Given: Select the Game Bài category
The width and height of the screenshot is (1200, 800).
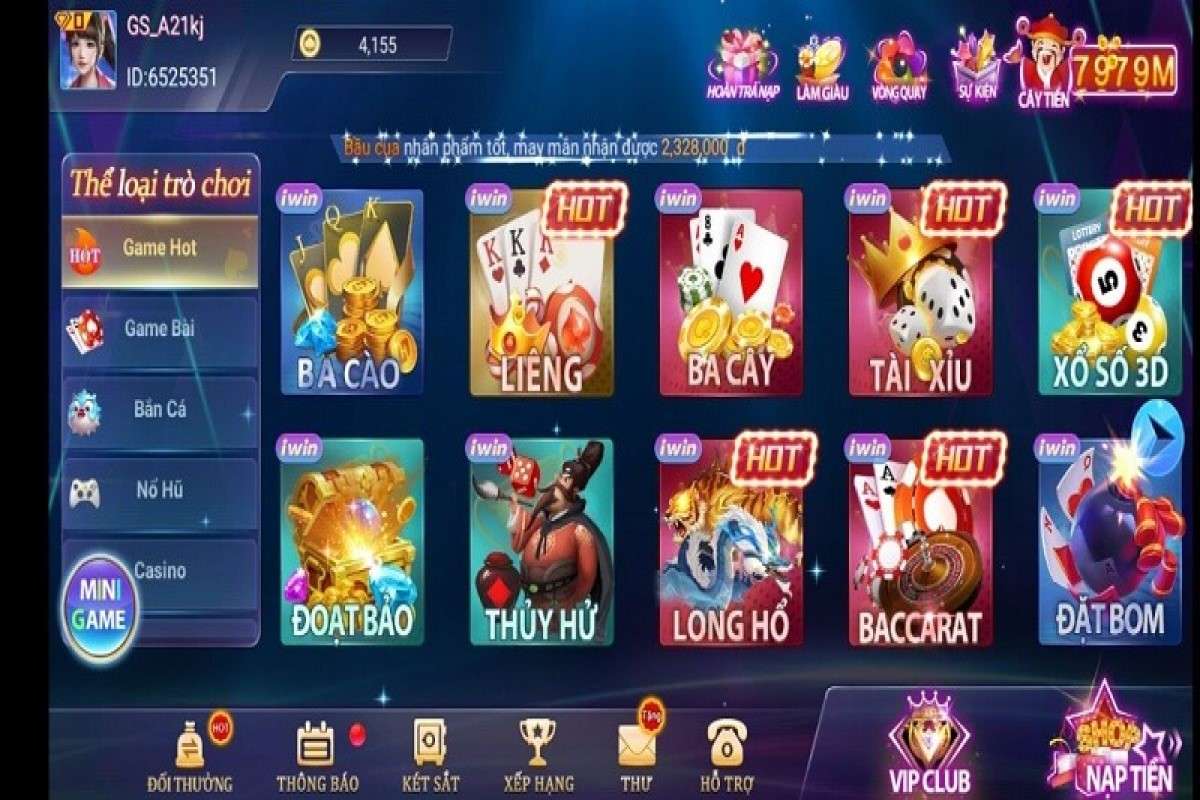Looking at the screenshot, I should click(160, 329).
